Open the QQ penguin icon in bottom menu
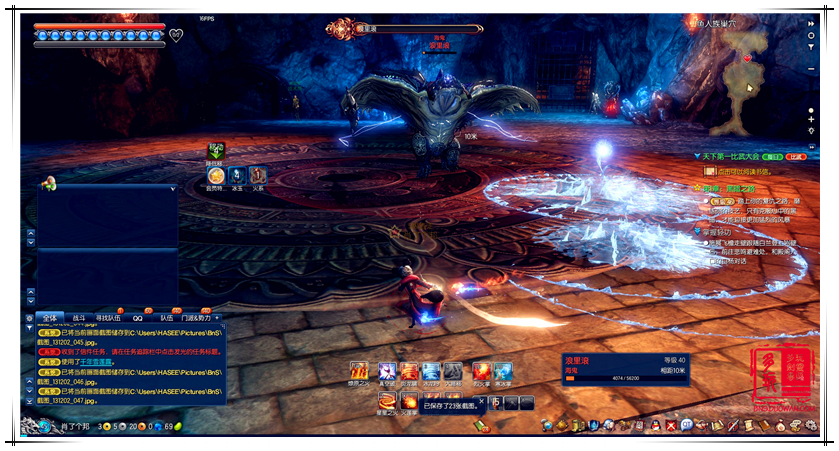 [655, 425]
